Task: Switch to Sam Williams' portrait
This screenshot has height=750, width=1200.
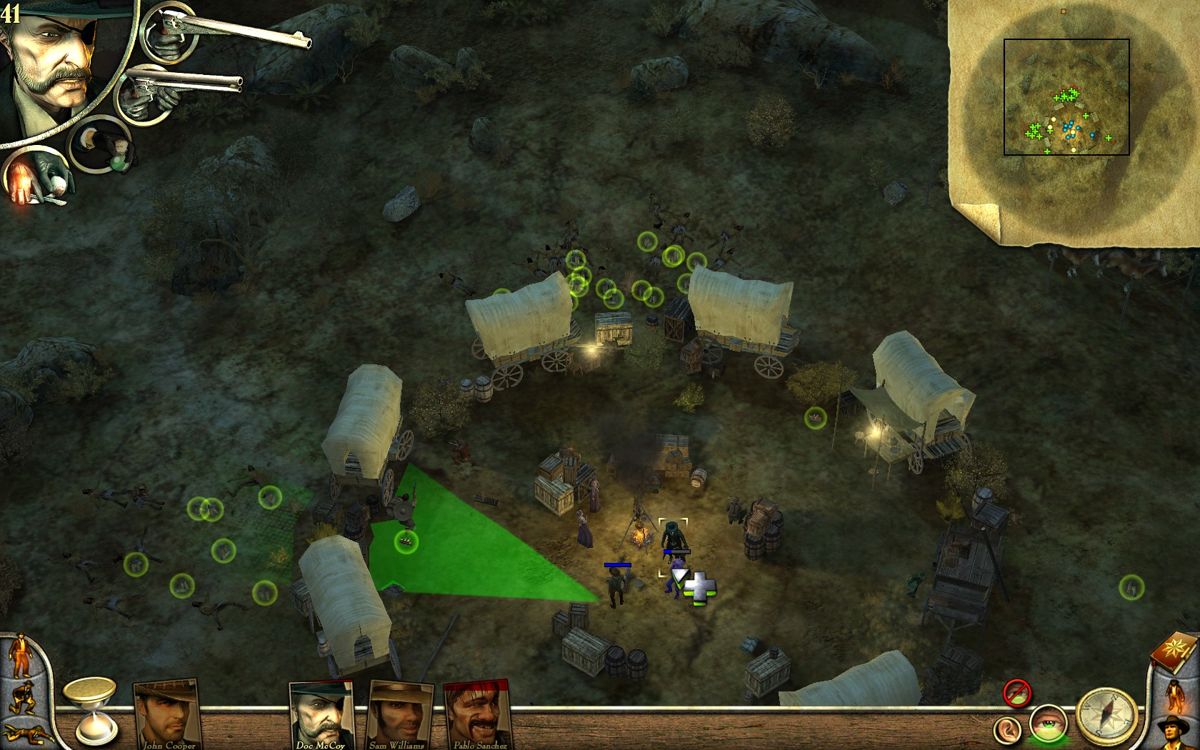Action: click(400, 714)
